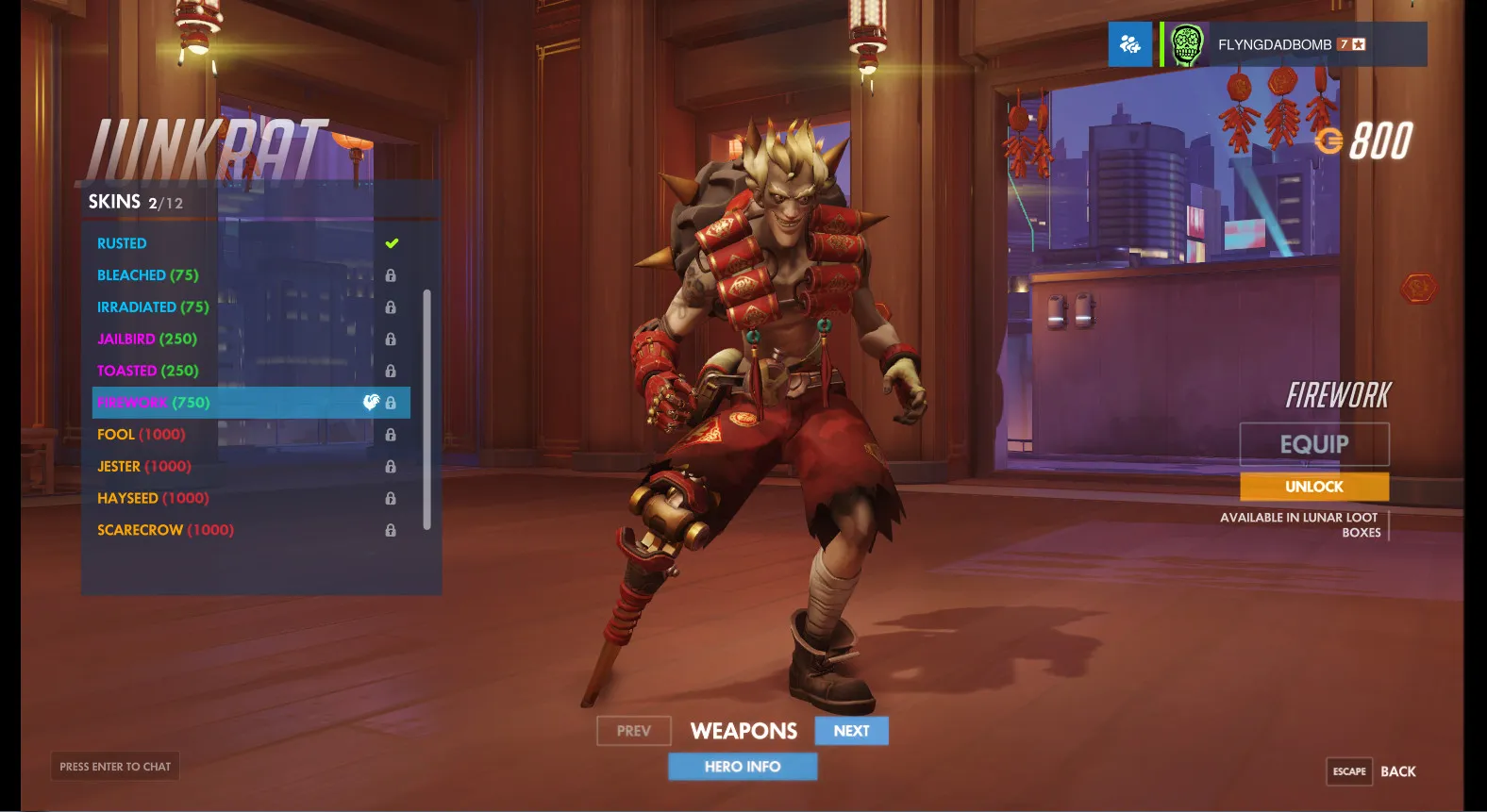Screen dimensions: 1487x812
Task: Open Hero Info
Action: (x=743, y=767)
